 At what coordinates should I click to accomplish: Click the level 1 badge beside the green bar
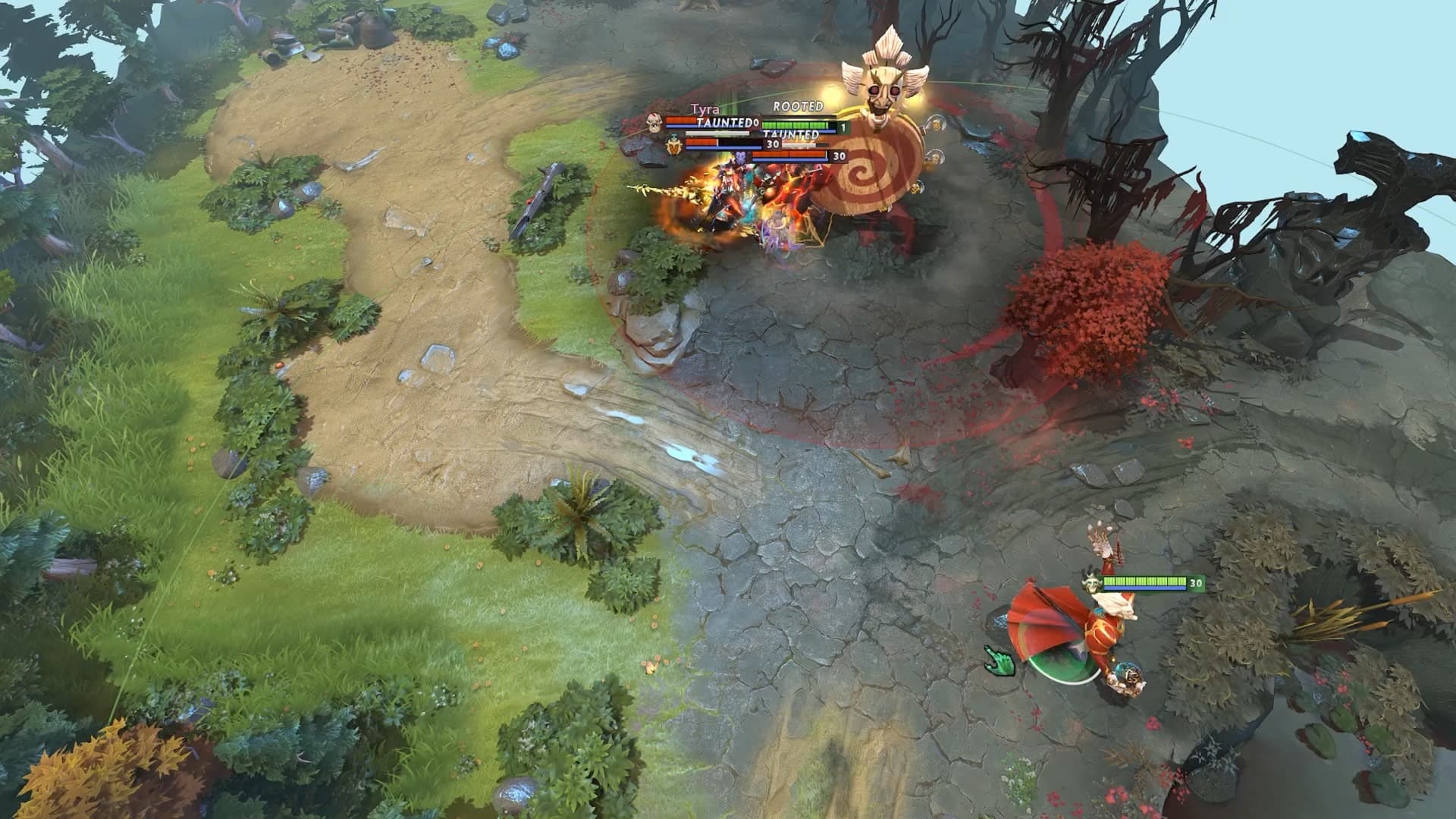(843, 127)
